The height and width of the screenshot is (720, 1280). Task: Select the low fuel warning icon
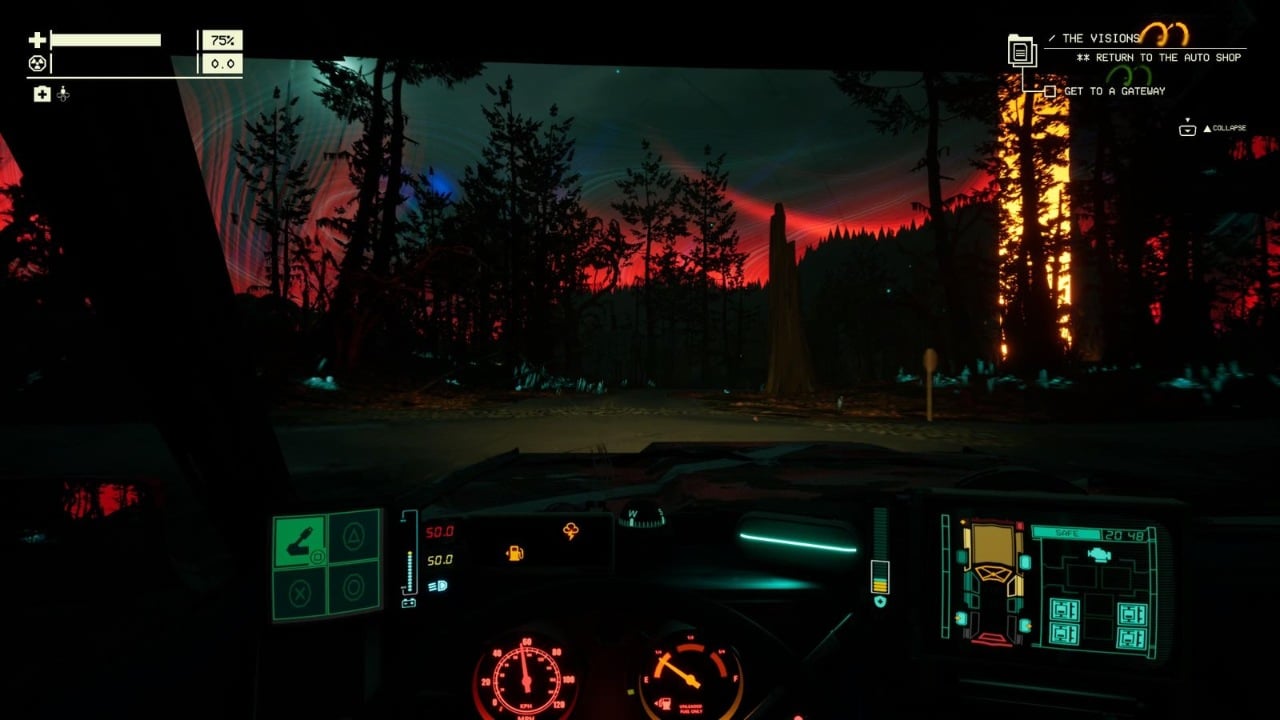click(515, 552)
